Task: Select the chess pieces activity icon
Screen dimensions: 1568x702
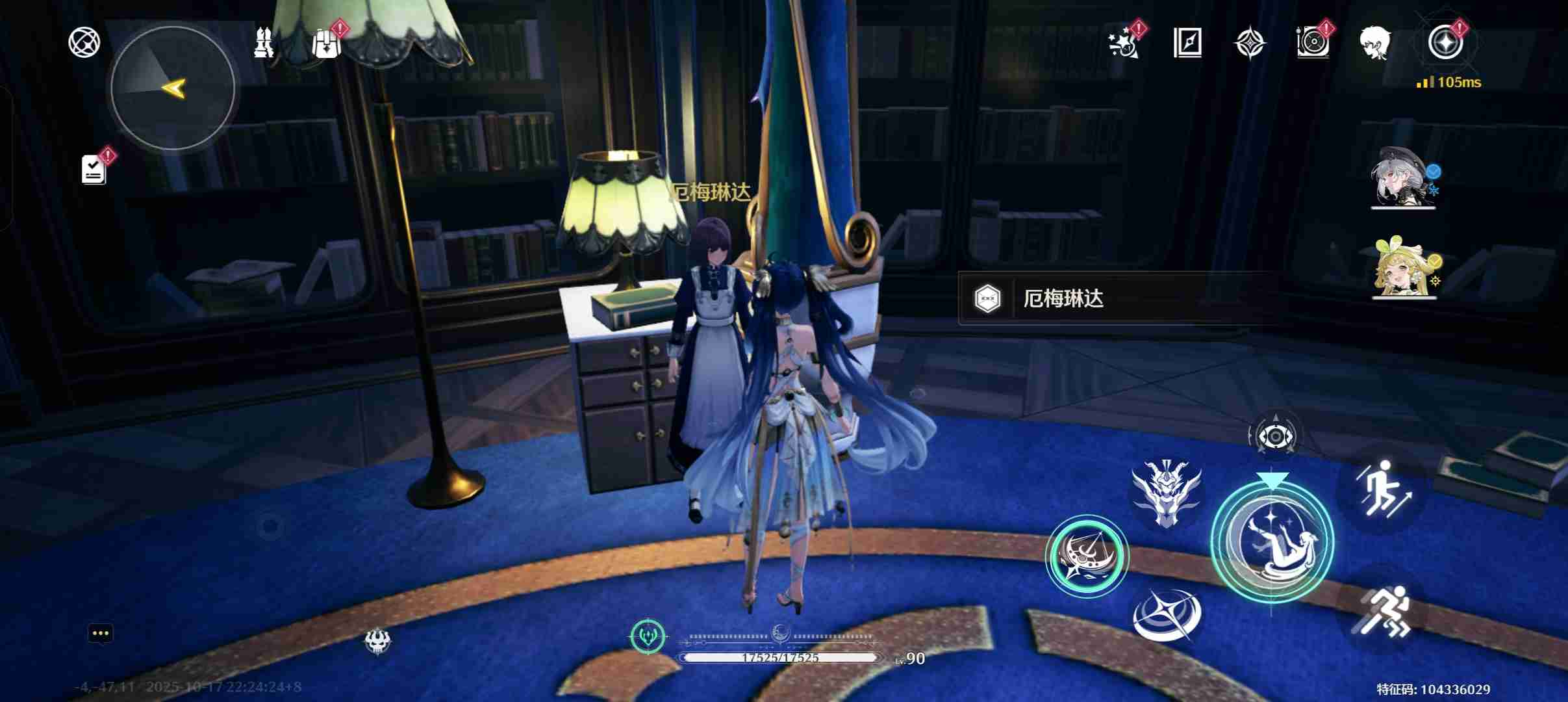Action: (x=265, y=41)
